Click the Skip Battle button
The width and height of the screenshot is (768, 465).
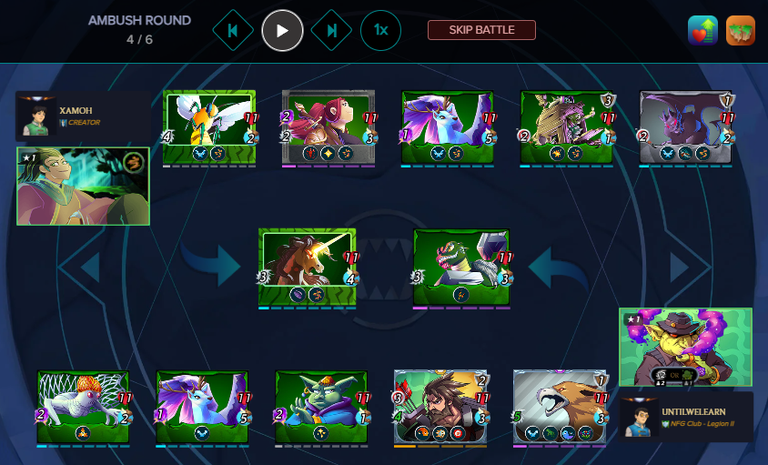point(481,30)
